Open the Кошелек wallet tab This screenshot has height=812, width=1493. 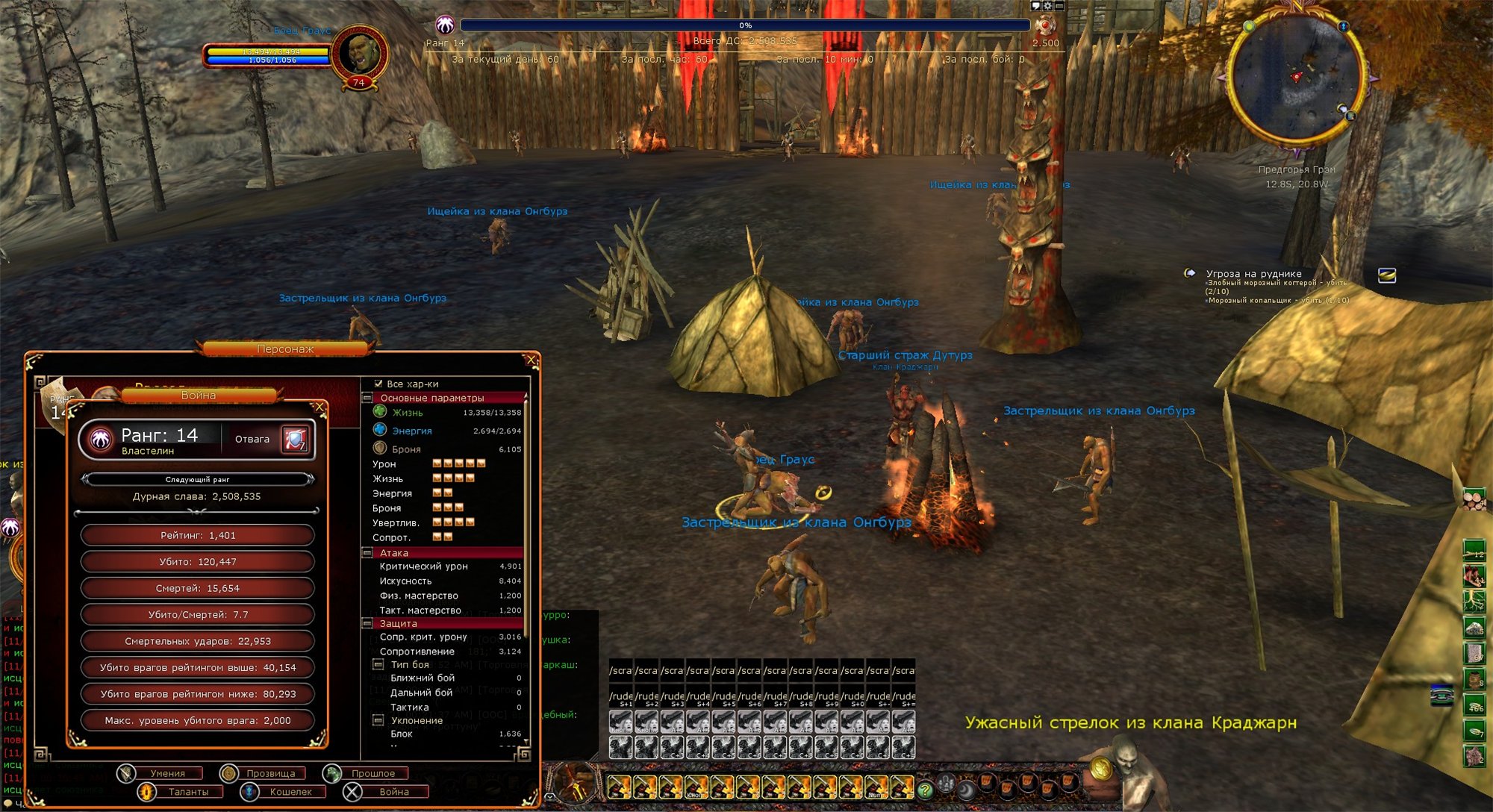[x=290, y=792]
